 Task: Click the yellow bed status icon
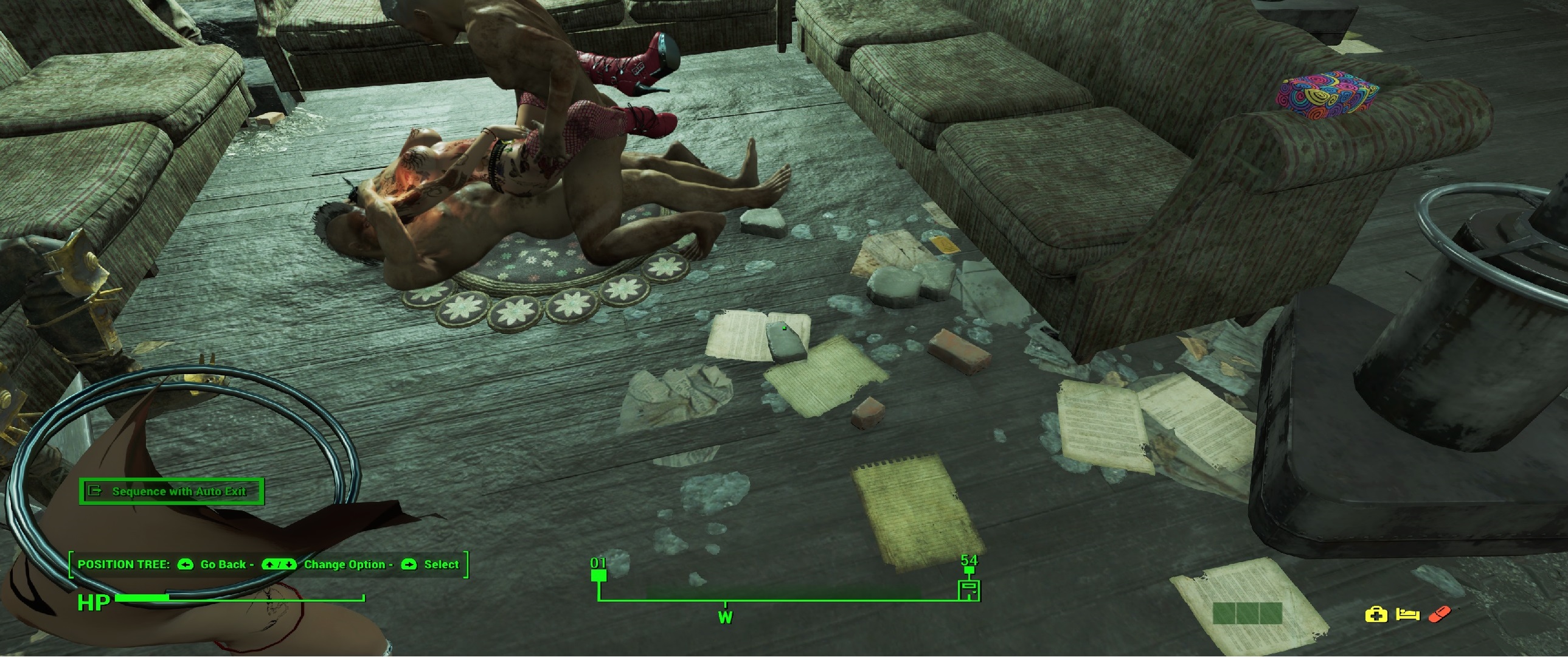coord(1407,614)
